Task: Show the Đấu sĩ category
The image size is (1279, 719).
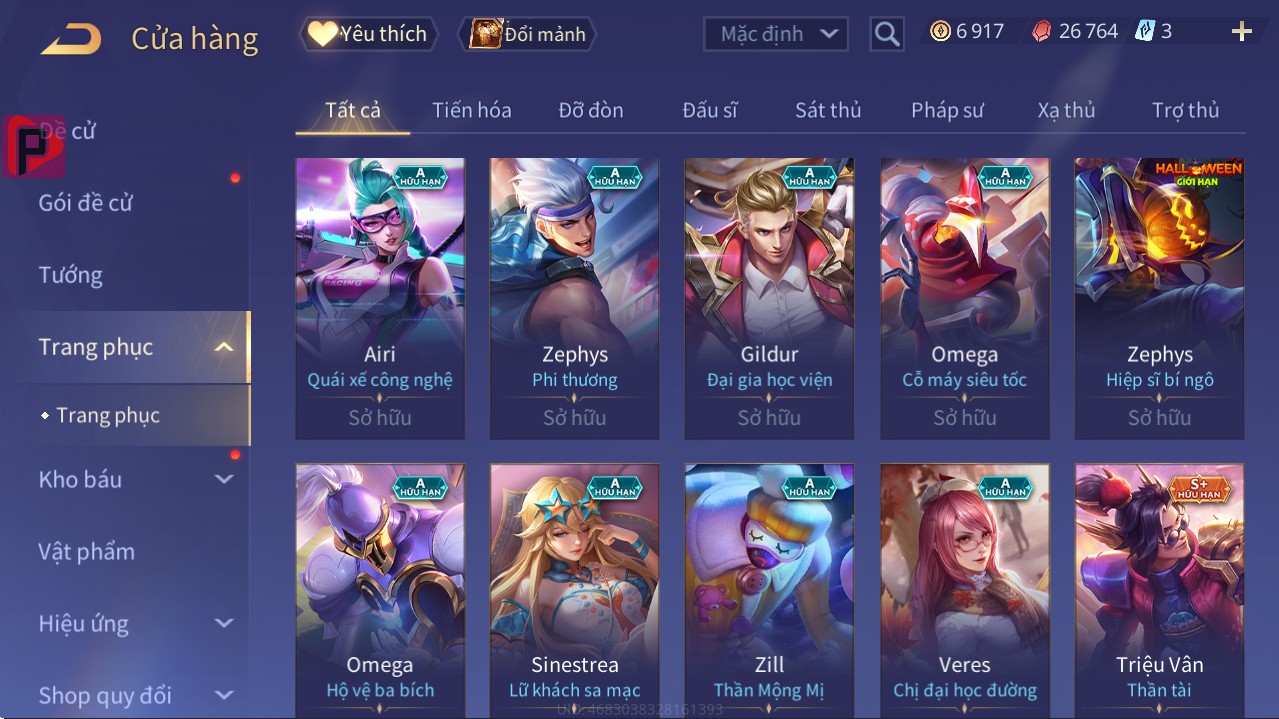Action: [x=709, y=110]
